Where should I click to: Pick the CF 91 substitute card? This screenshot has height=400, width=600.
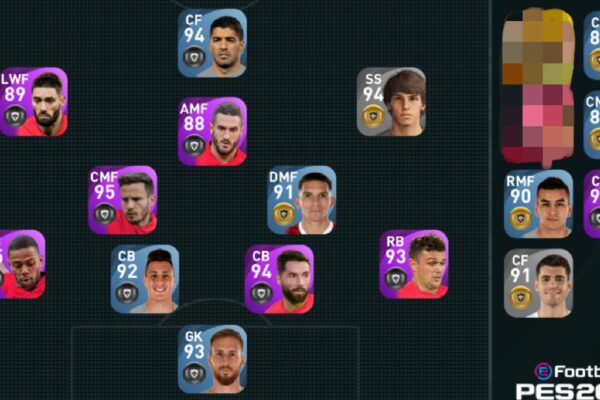click(538, 283)
